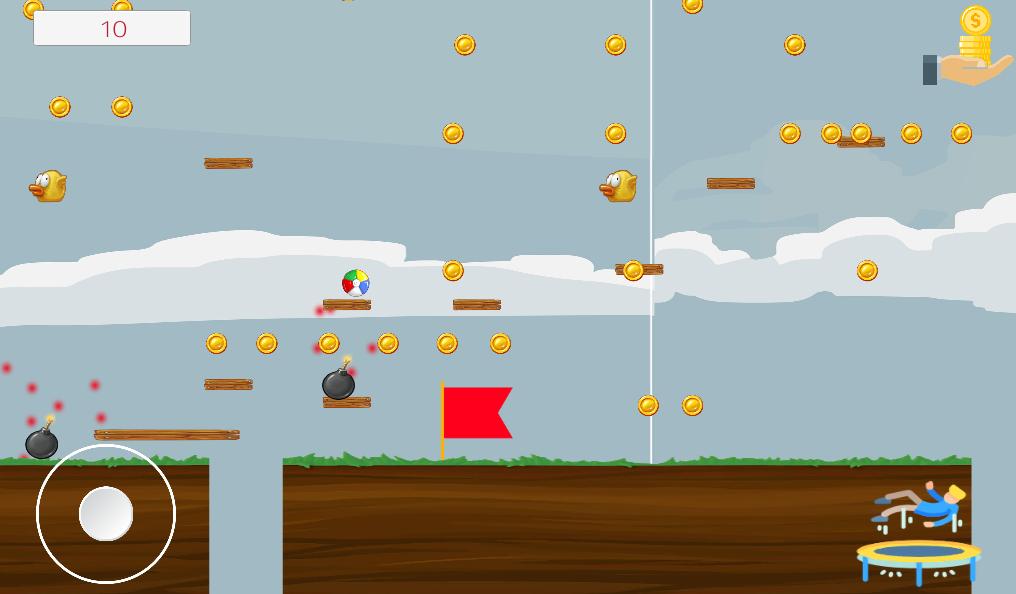
Task: Tap the virtual joystick knob
Action: 106,514
